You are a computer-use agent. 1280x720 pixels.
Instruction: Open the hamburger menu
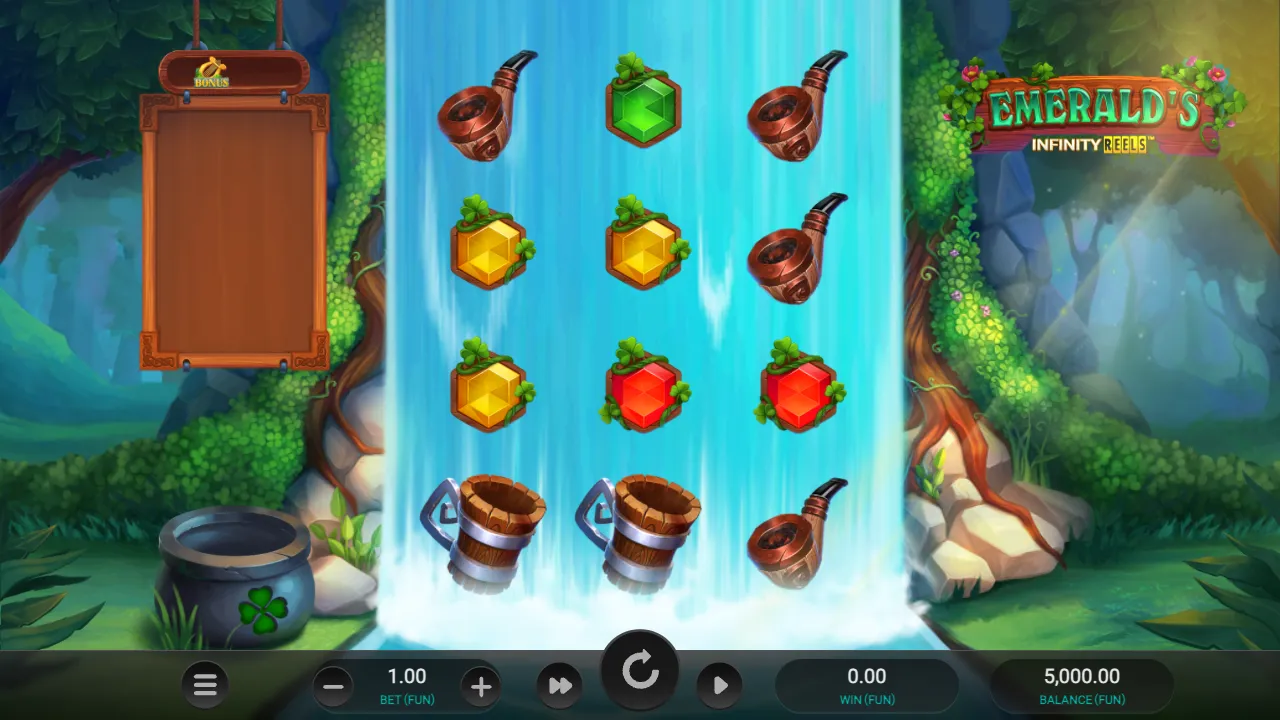(x=205, y=685)
